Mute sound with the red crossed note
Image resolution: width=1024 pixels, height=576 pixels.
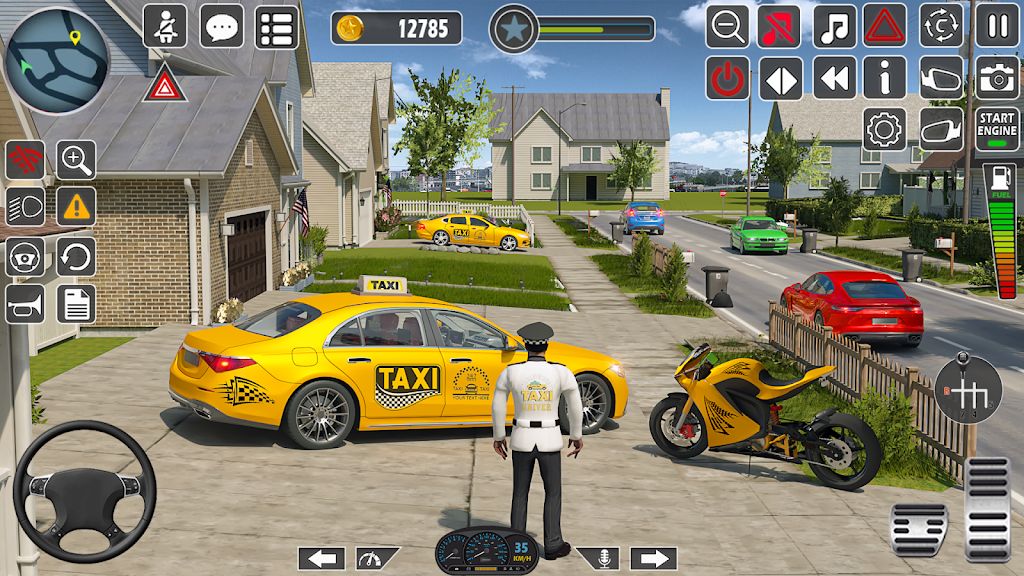[x=780, y=26]
